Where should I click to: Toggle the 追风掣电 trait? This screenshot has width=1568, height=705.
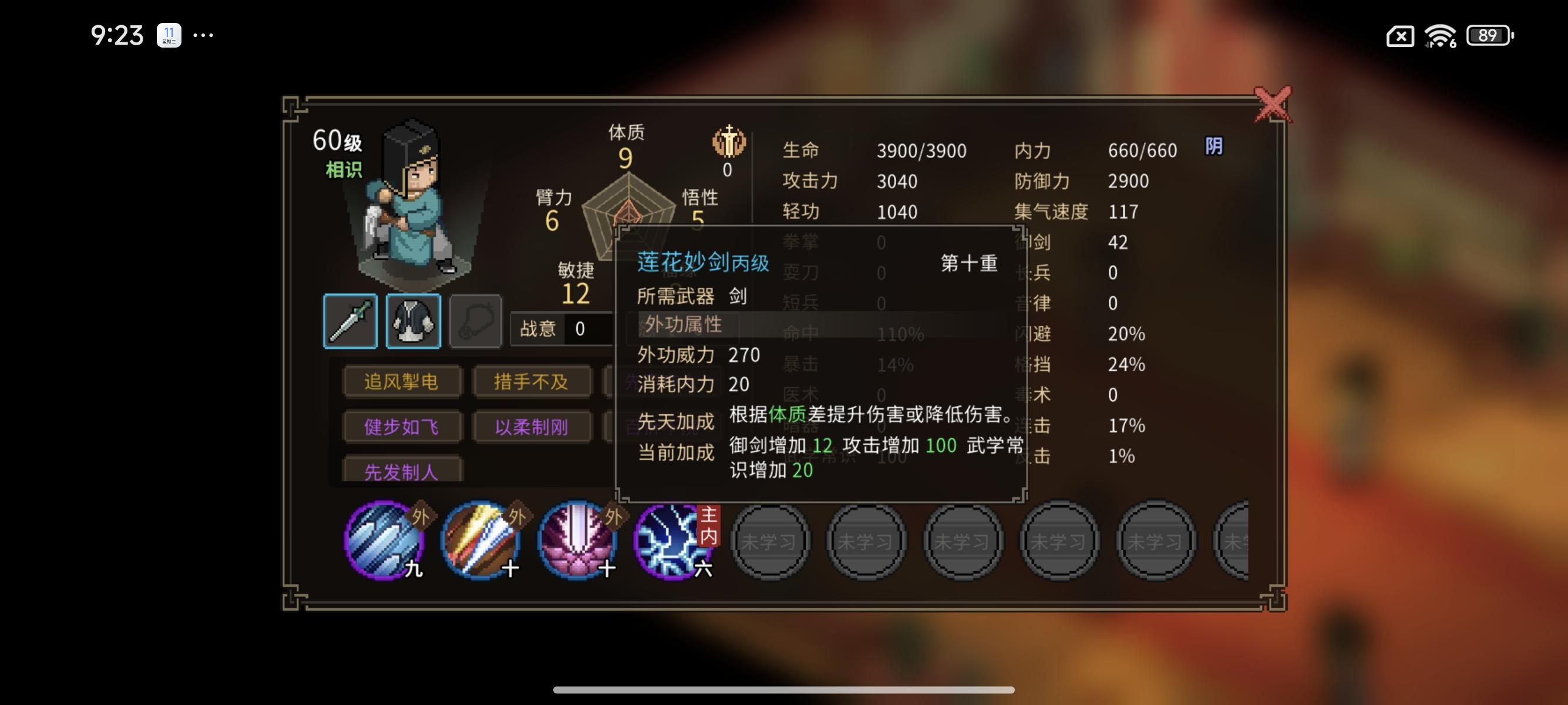401,381
